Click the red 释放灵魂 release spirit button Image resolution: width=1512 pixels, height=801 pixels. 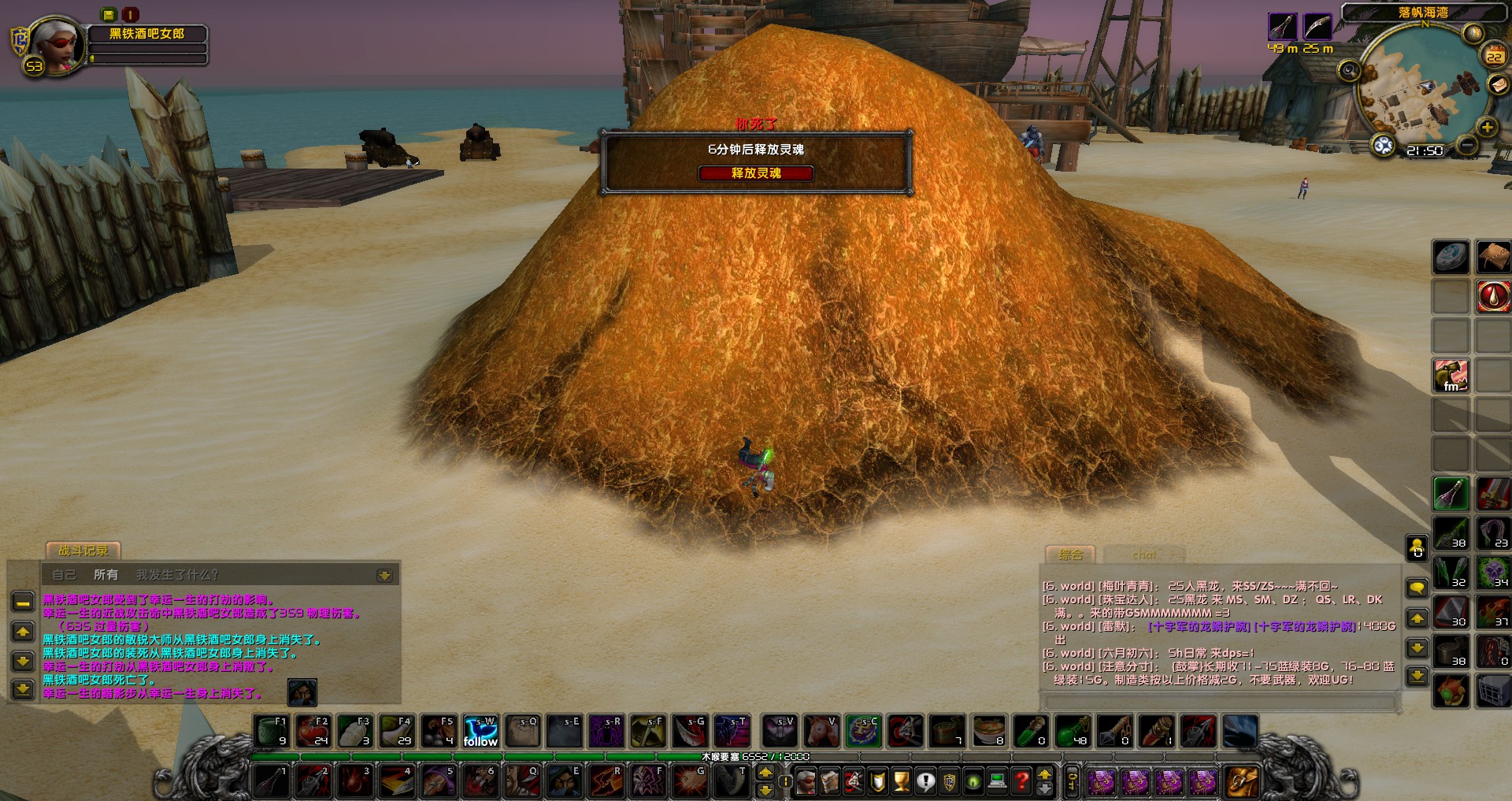(x=755, y=173)
